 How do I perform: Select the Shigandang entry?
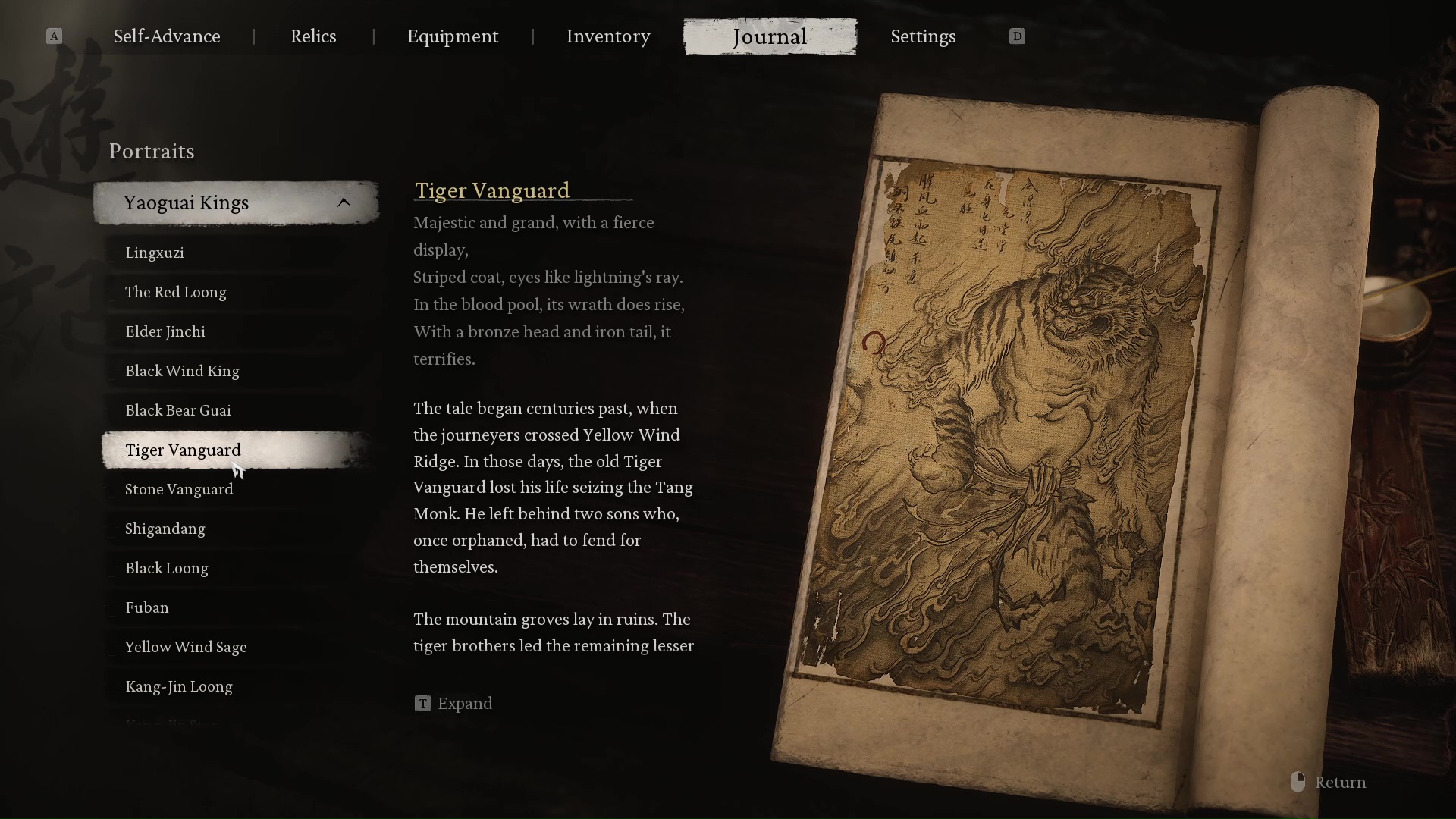click(x=165, y=529)
